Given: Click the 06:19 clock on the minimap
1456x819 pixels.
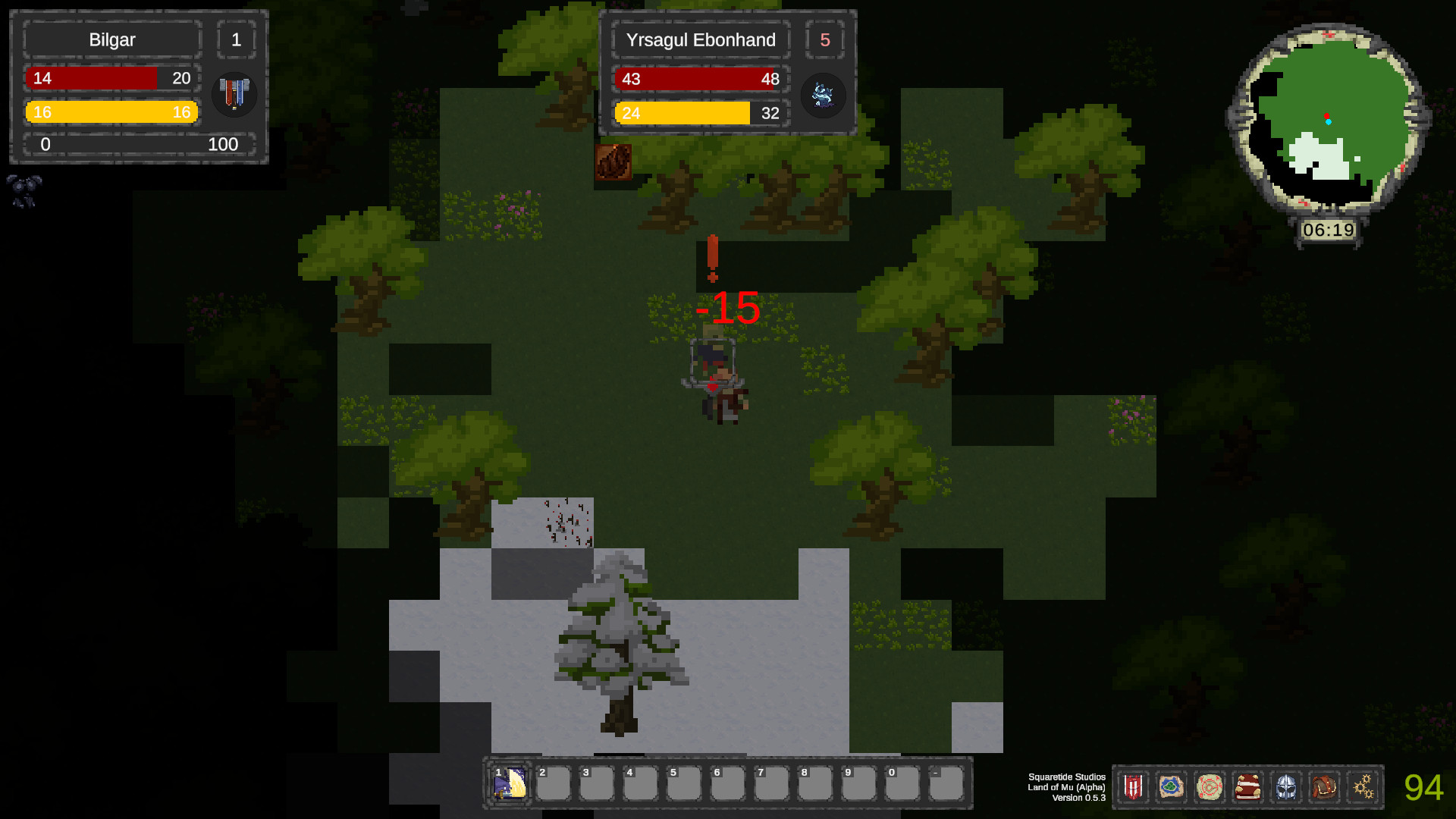Looking at the screenshot, I should pyautogui.click(x=1329, y=228).
